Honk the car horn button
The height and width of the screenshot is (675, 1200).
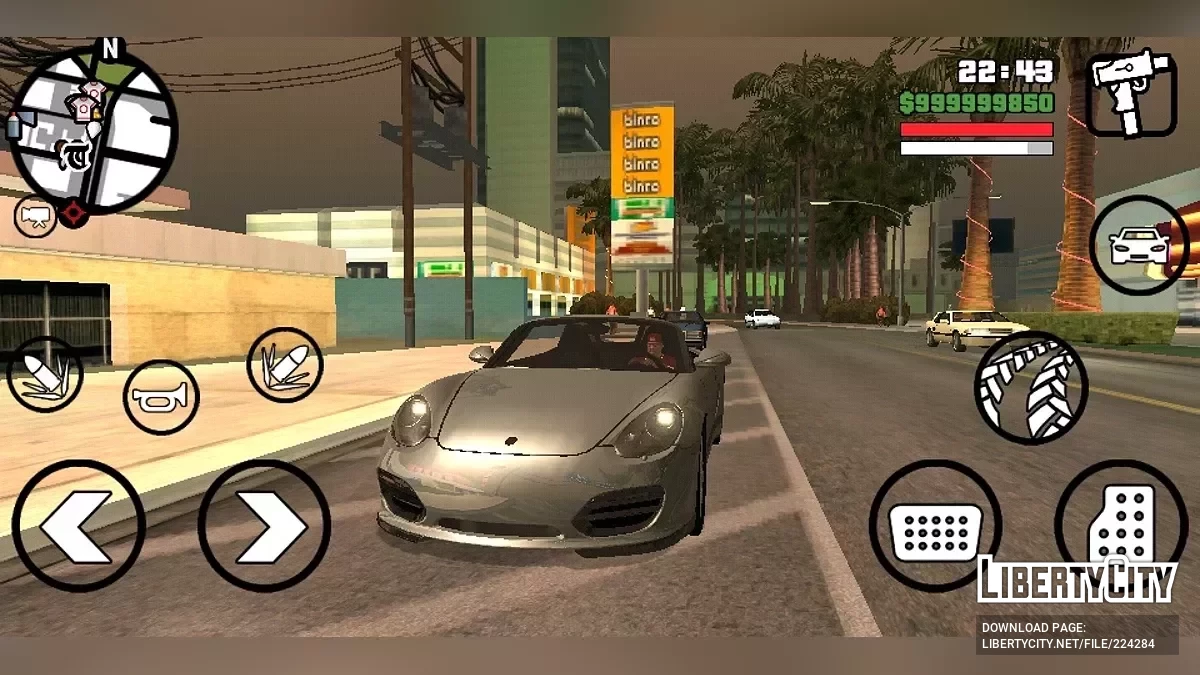tap(161, 398)
